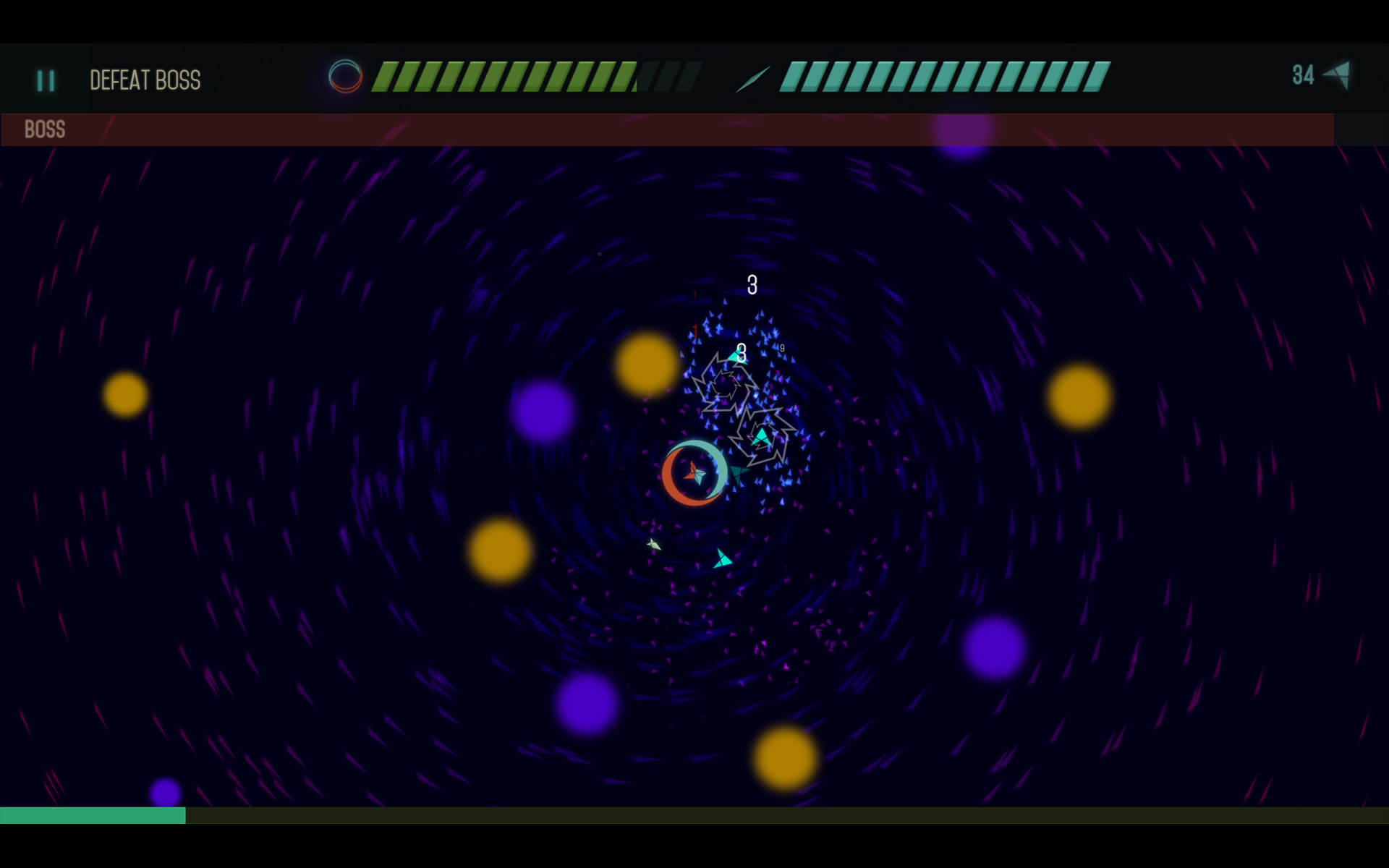Click the cyan triangle inside the sawblade
Screen dimensions: 1389x868
tap(761, 435)
